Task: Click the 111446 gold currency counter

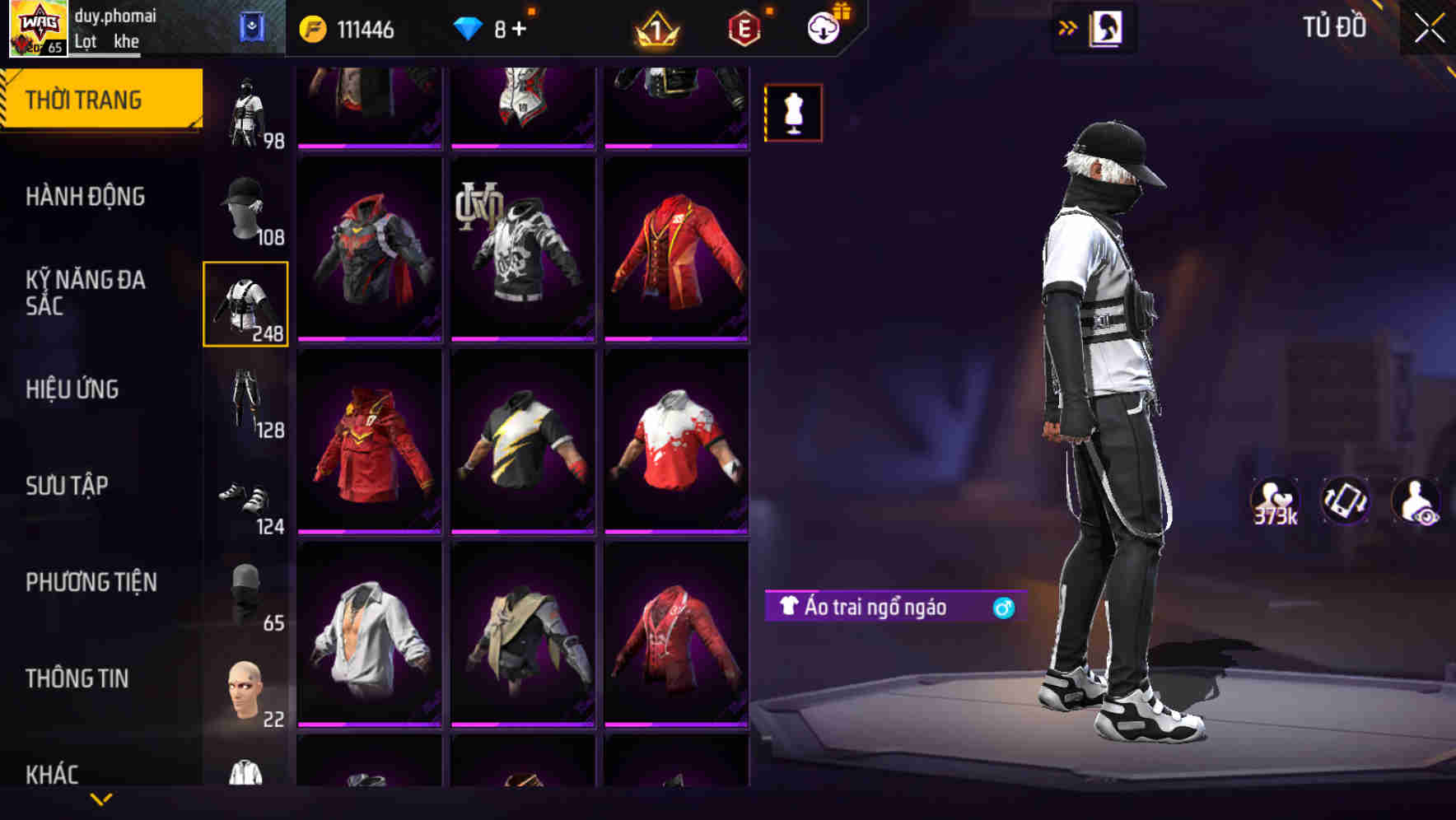Action: (x=349, y=29)
